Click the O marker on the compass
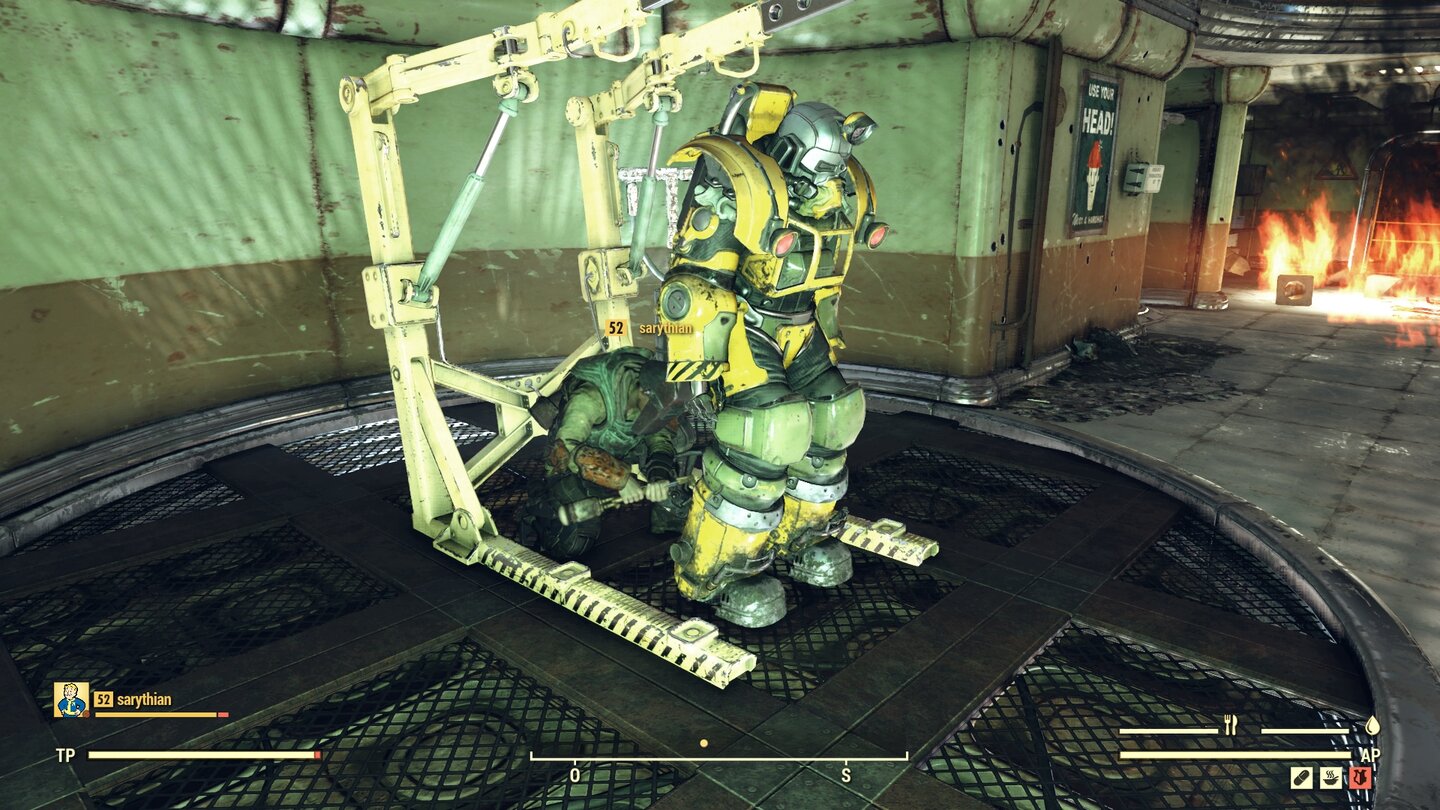The height and width of the screenshot is (810, 1440). 574,773
